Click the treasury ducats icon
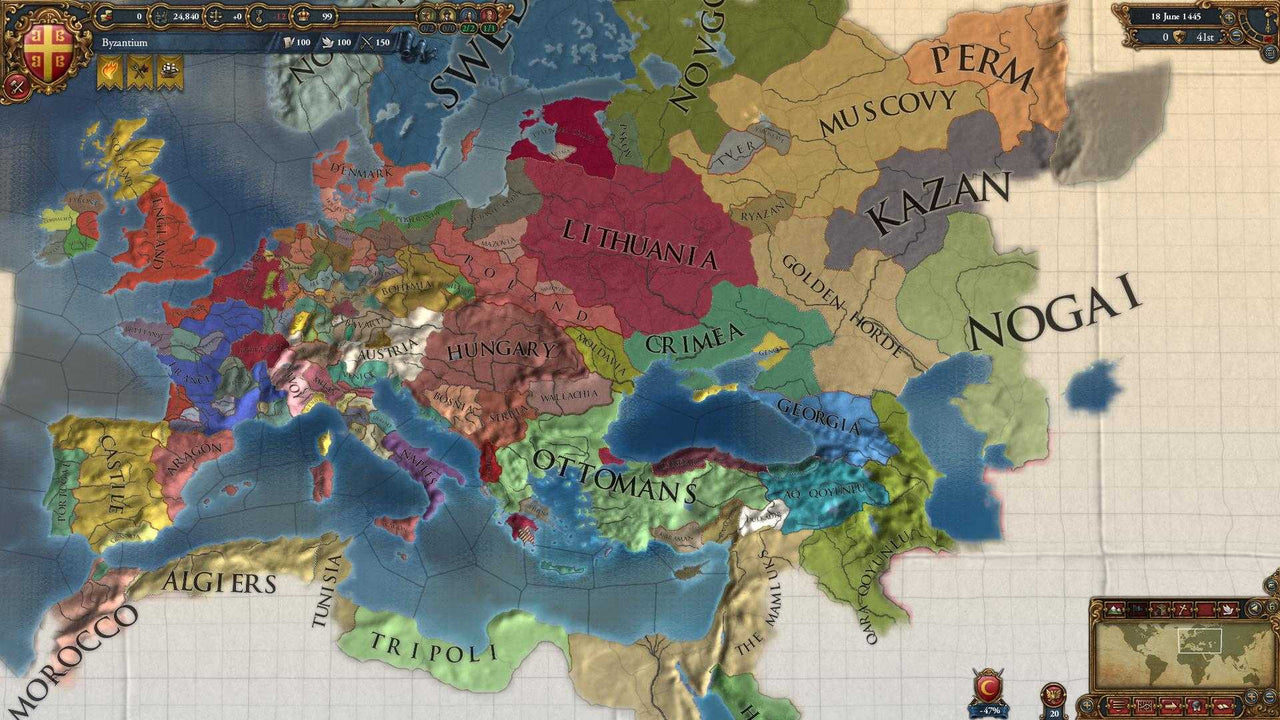Image resolution: width=1280 pixels, height=720 pixels. (105, 16)
